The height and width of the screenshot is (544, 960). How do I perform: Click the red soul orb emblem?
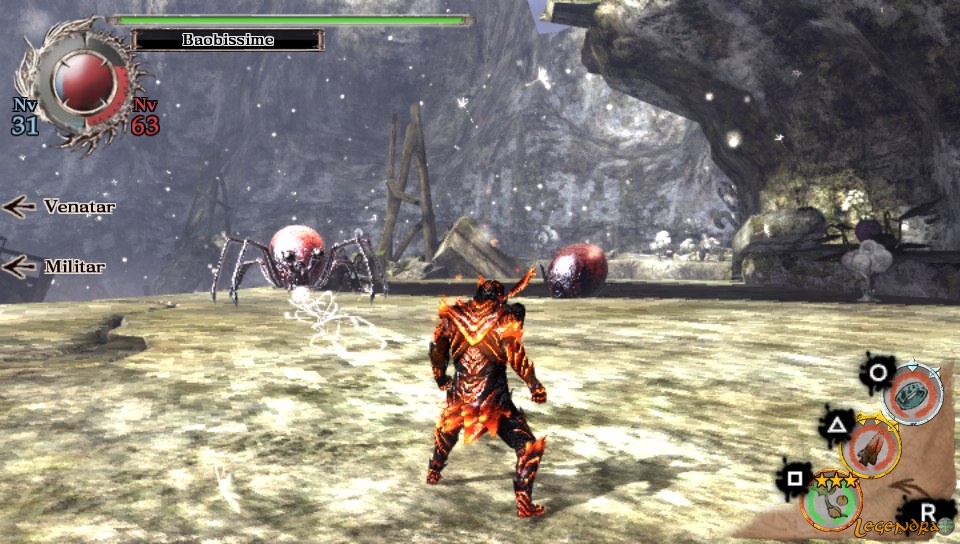pyautogui.click(x=80, y=85)
